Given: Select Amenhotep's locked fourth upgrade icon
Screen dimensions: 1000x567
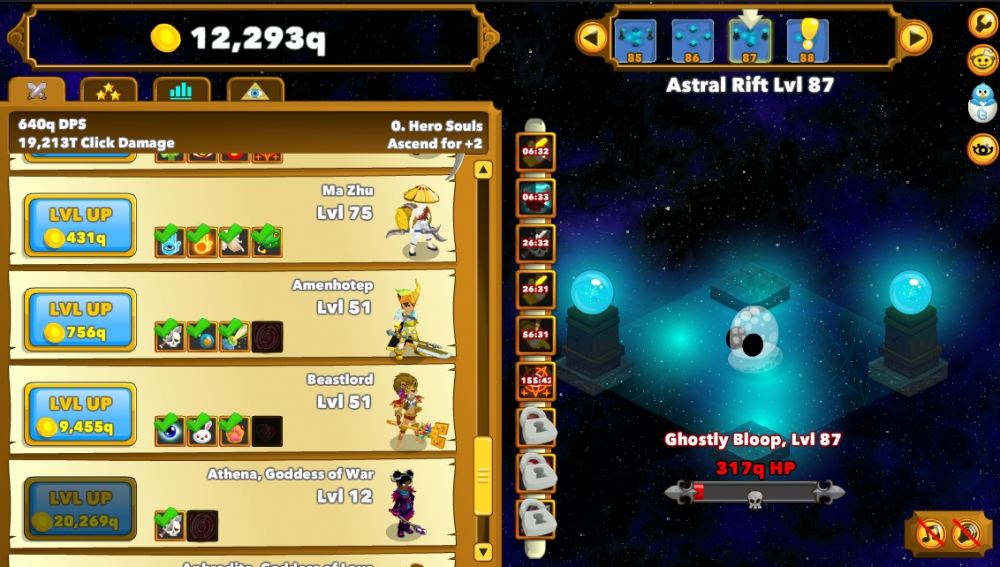Looking at the screenshot, I should click(x=267, y=337).
